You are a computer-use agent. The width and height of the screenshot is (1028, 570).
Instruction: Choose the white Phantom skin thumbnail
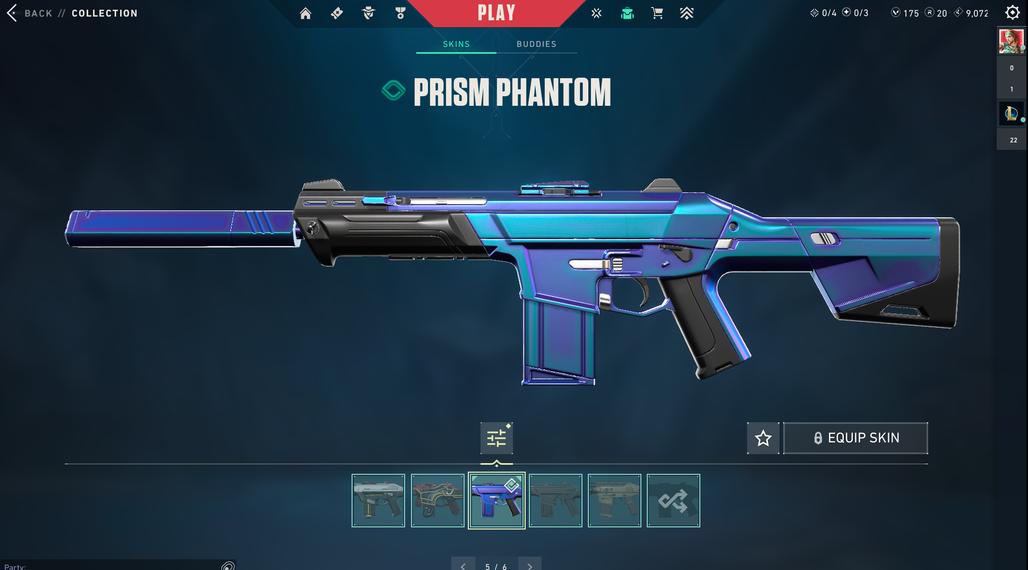(x=378, y=500)
